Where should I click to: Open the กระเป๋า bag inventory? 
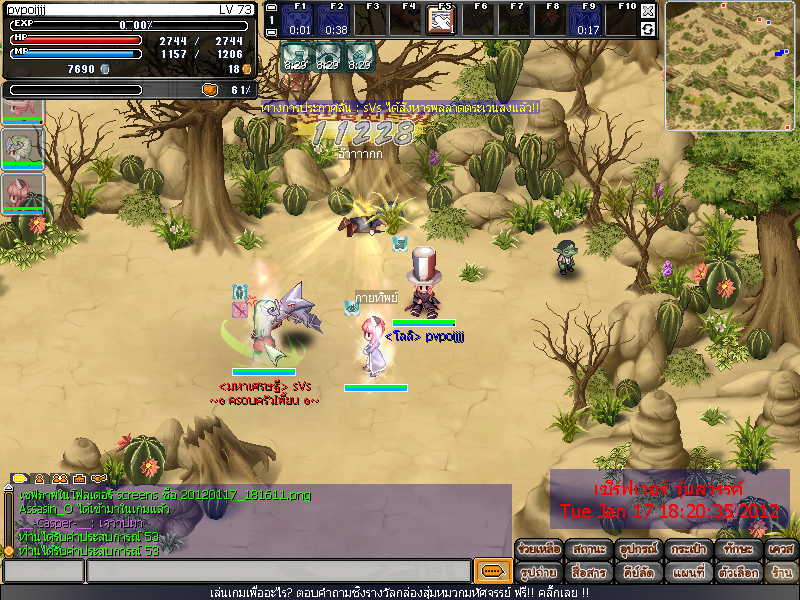[686, 550]
